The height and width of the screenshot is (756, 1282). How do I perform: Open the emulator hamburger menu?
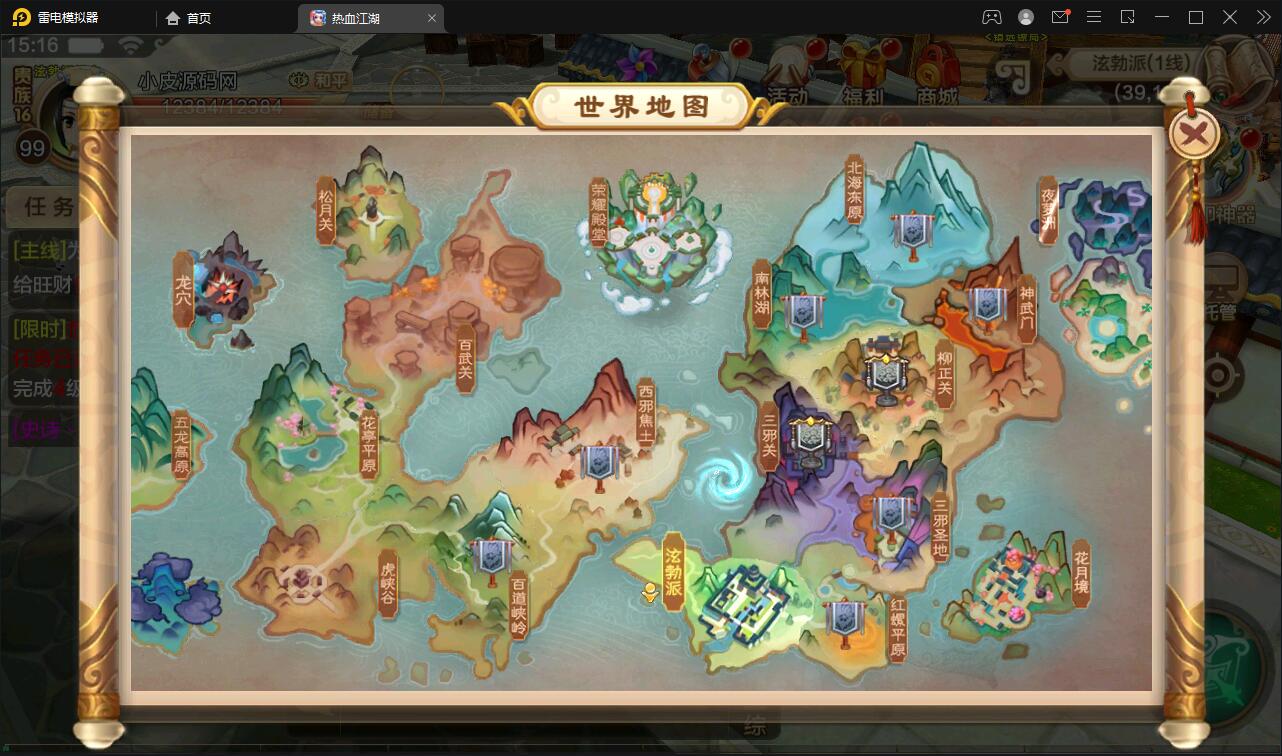(1094, 16)
